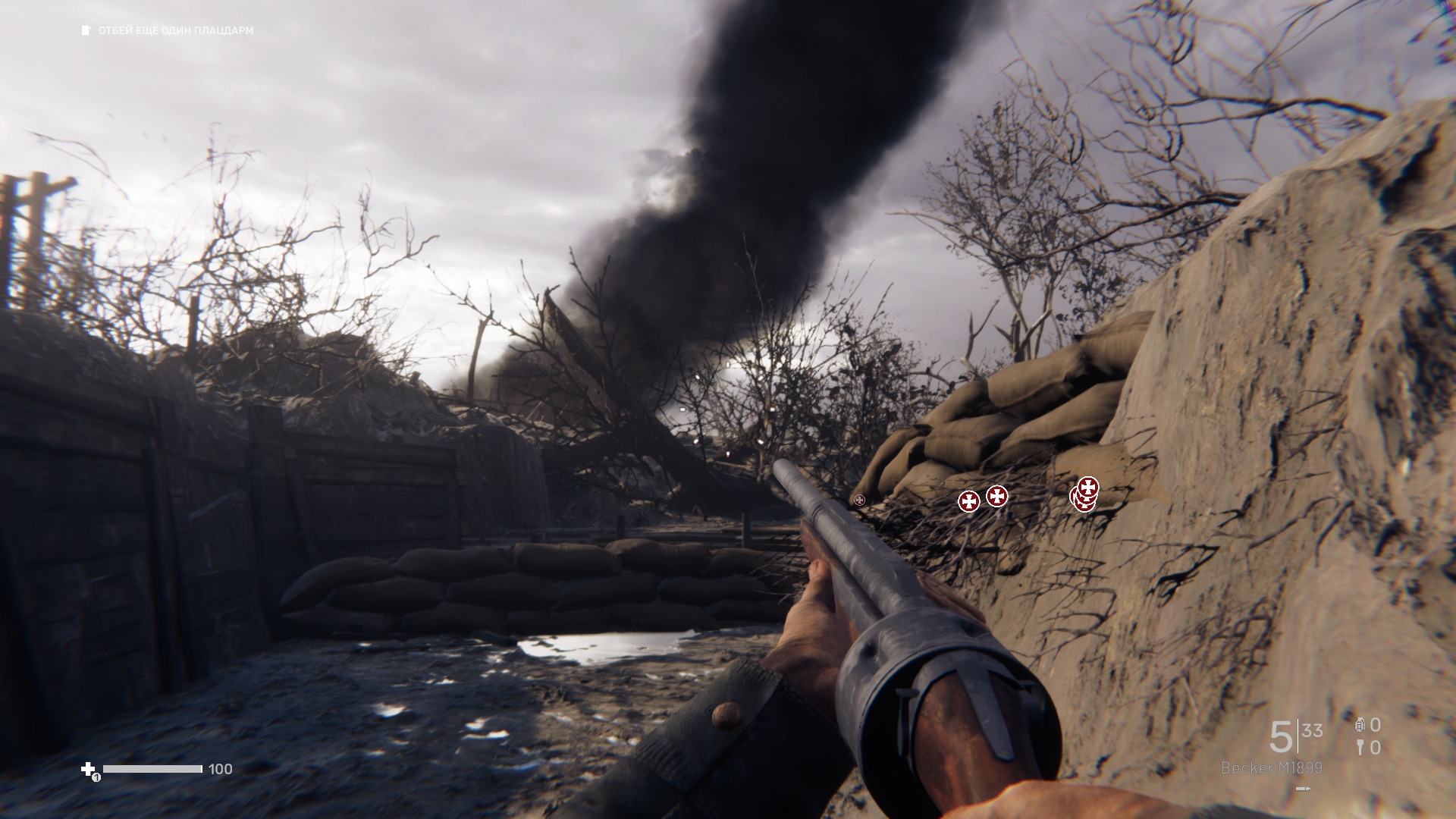Image resolution: width=1456 pixels, height=819 pixels.
Task: Select the gadget icon below the grenade icon
Action: 1360,748
